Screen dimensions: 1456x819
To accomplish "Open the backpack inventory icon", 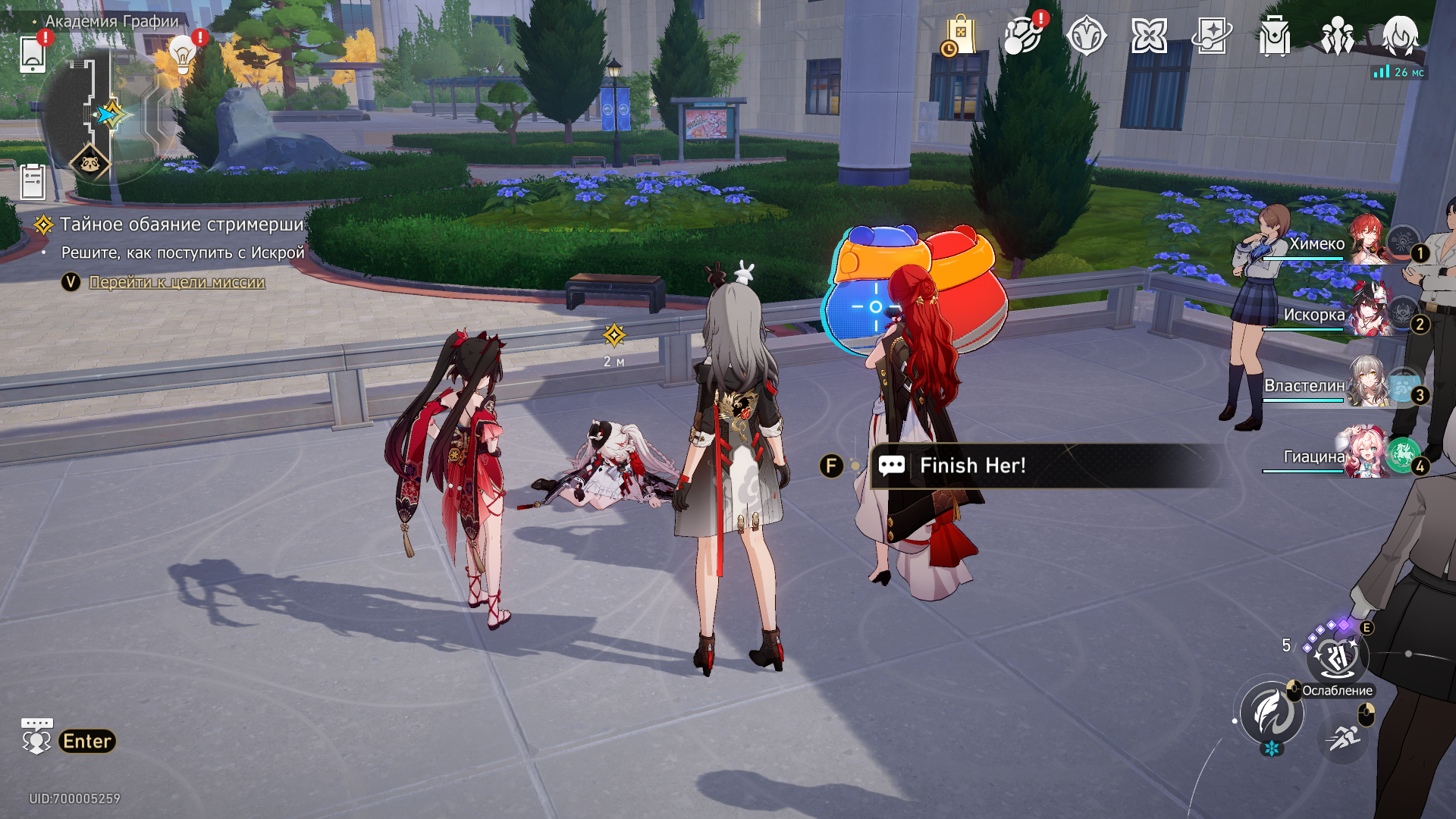I will [1274, 36].
